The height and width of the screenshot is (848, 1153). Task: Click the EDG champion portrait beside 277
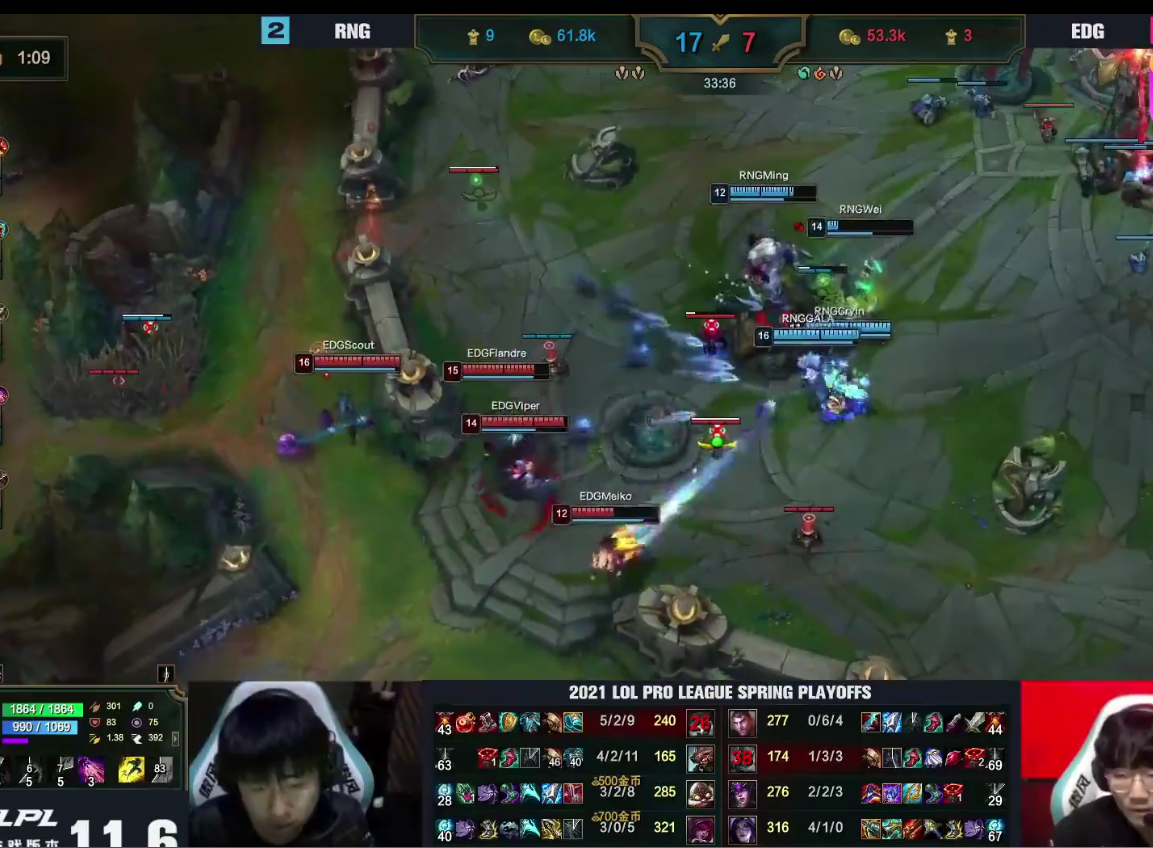742,722
